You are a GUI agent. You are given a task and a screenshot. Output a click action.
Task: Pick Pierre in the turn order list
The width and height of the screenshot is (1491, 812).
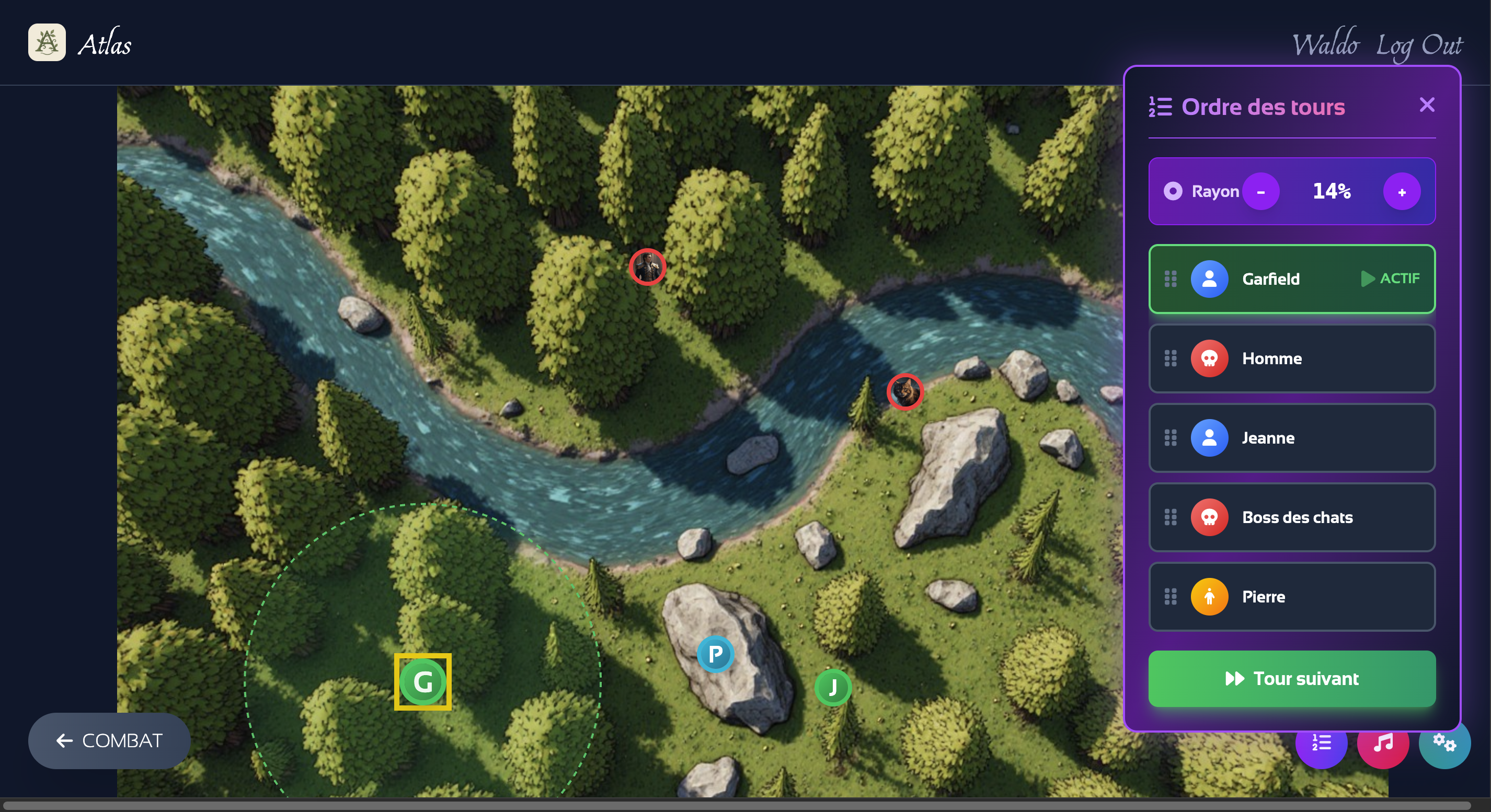coord(1291,596)
